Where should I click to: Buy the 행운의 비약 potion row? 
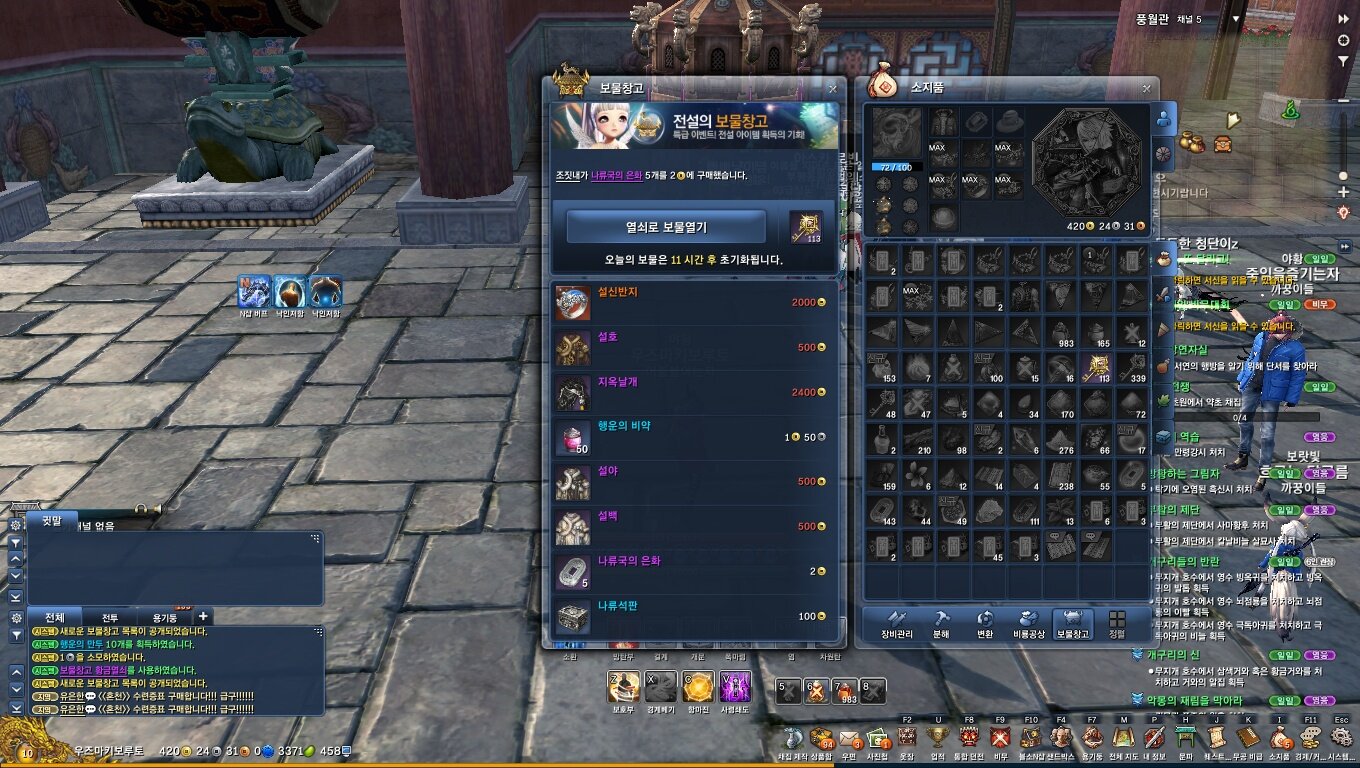pos(692,437)
